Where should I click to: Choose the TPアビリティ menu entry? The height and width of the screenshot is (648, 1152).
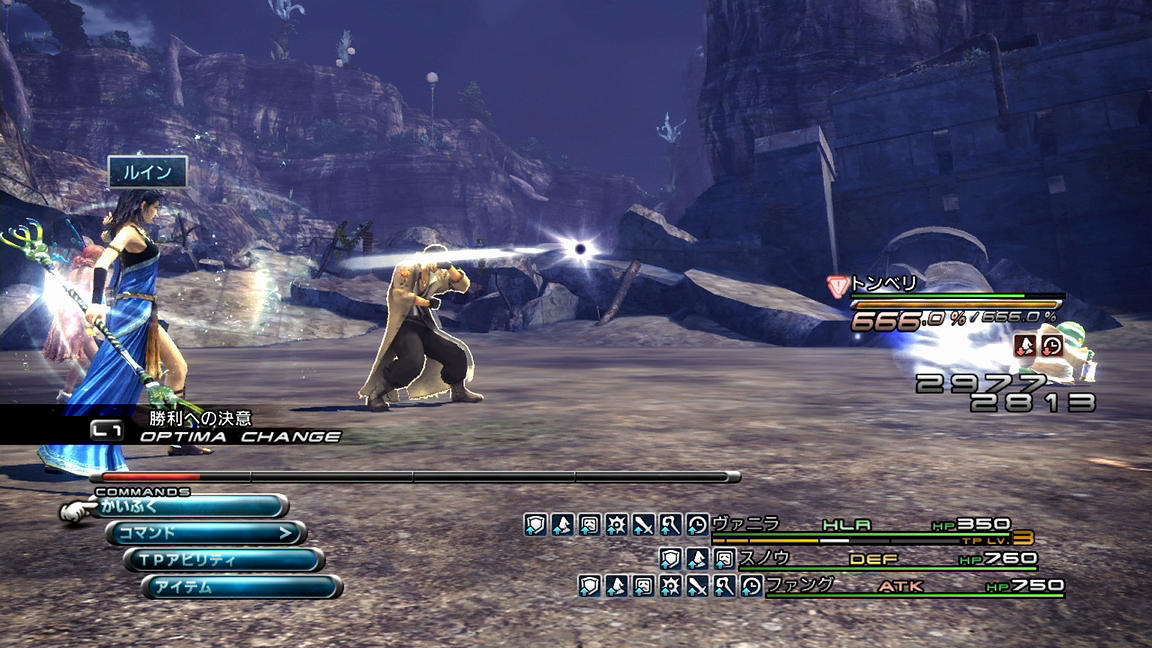223,560
